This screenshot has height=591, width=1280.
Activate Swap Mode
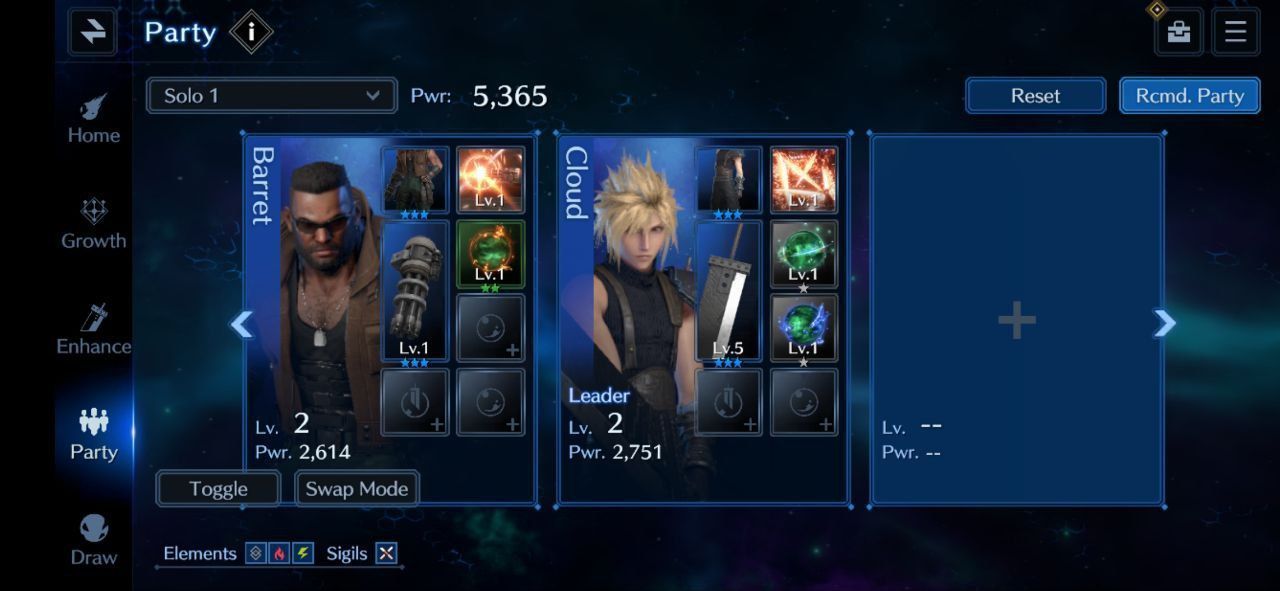coord(357,488)
